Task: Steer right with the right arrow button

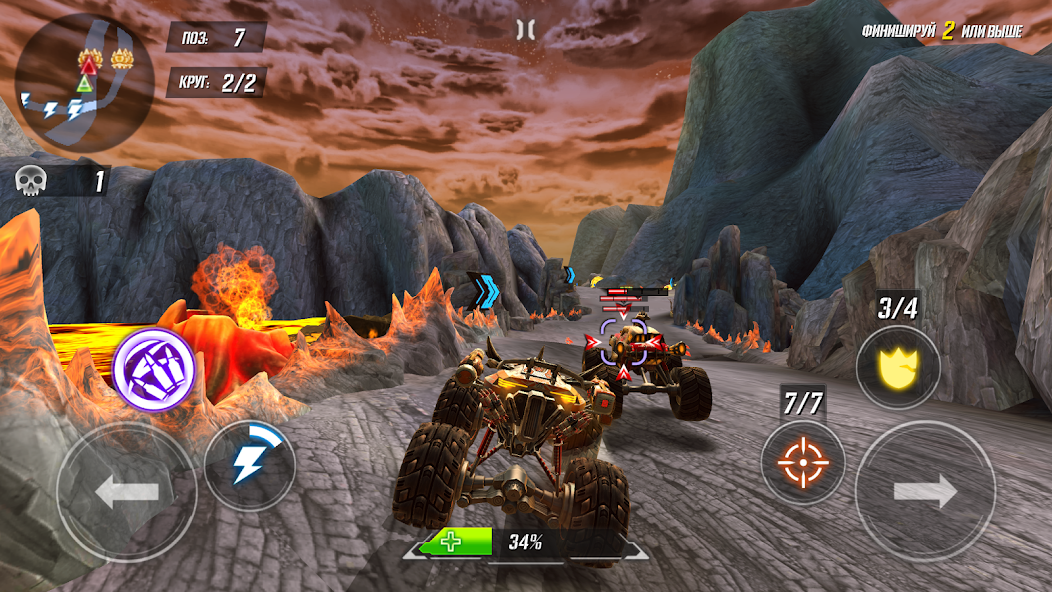Action: coord(925,491)
